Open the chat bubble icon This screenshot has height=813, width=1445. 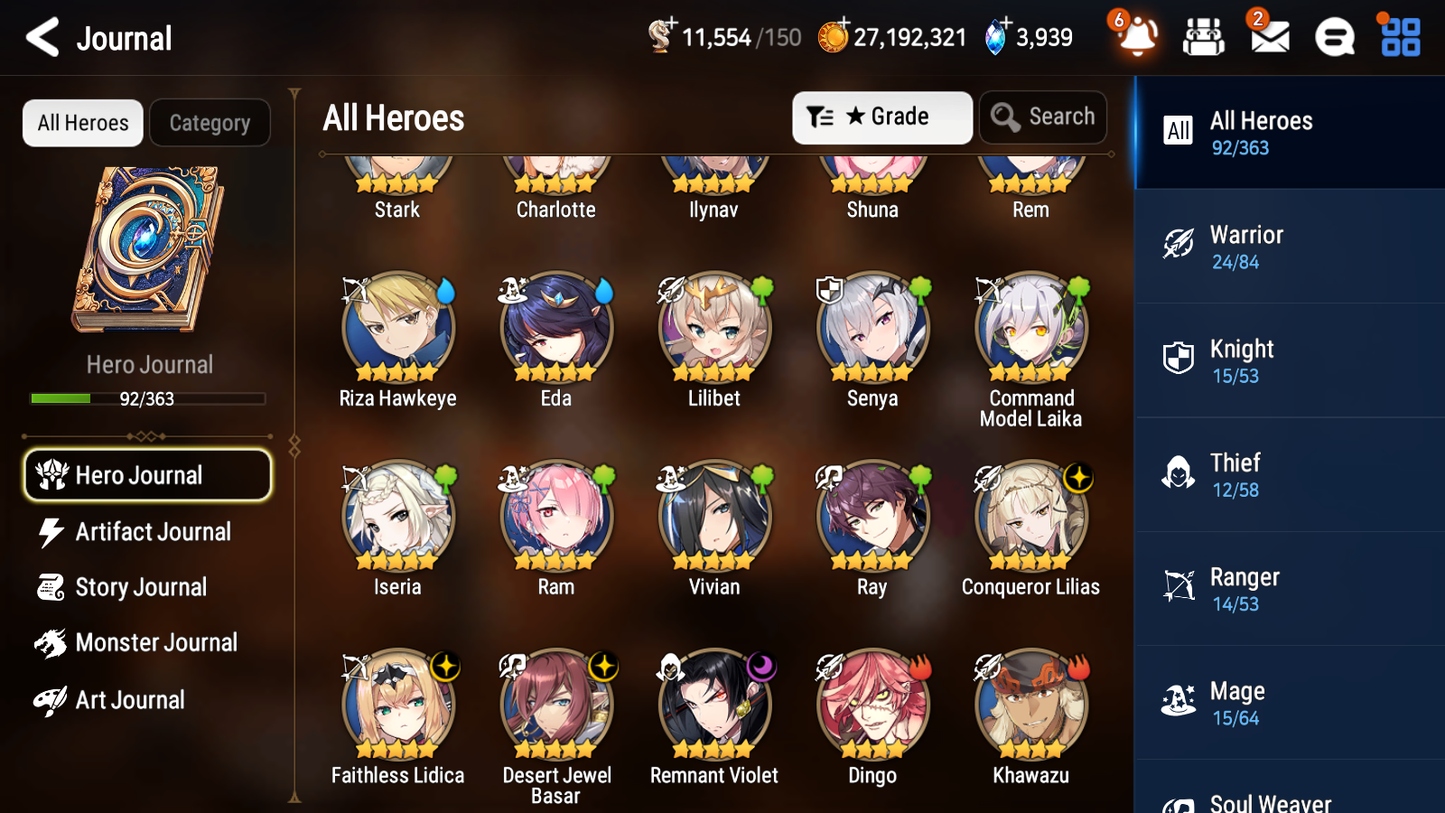coord(1334,36)
